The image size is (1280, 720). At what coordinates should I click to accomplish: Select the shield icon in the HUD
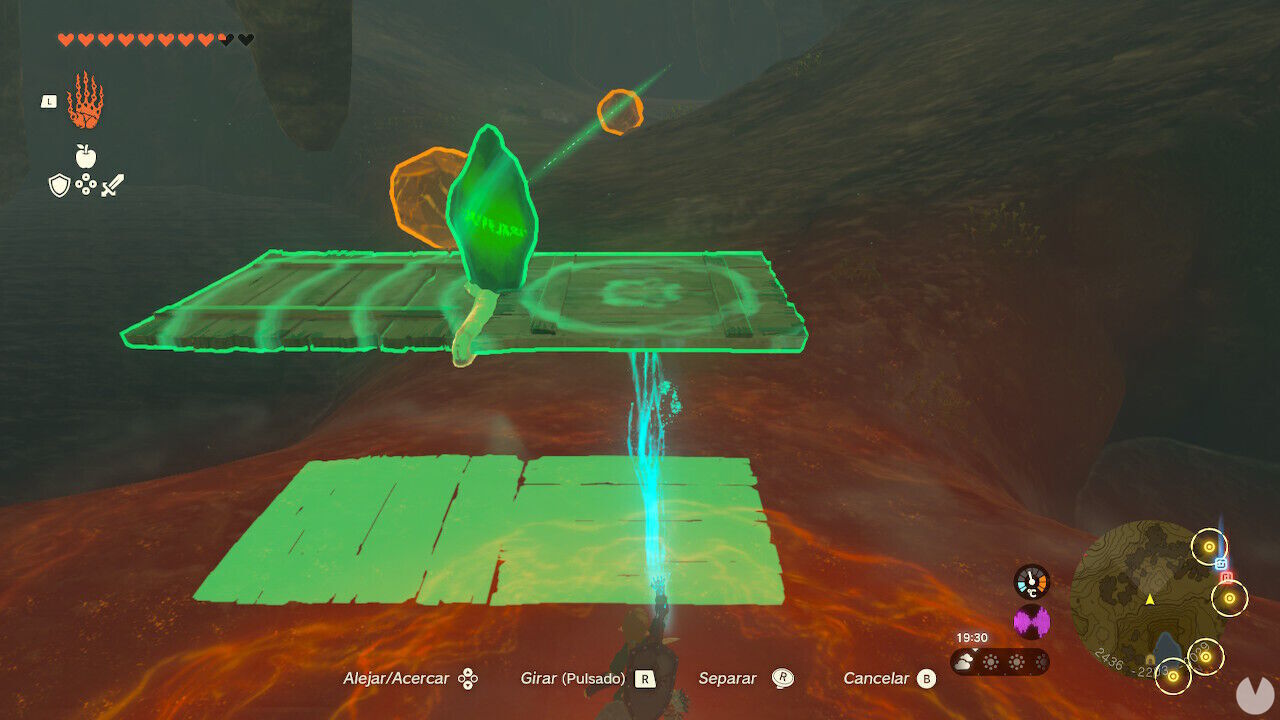(x=58, y=184)
